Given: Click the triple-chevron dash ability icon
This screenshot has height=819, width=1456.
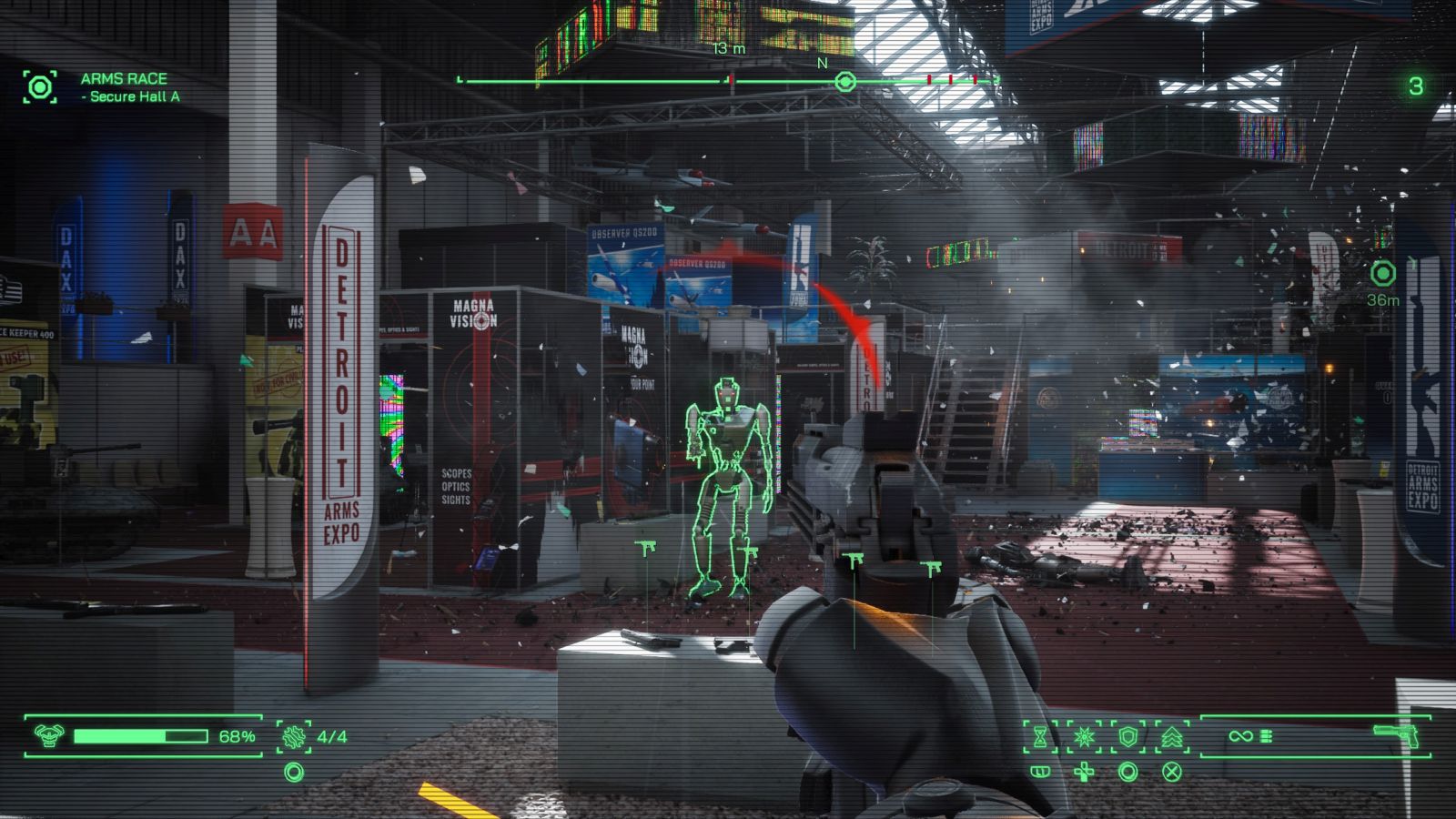Looking at the screenshot, I should pos(1172,735).
